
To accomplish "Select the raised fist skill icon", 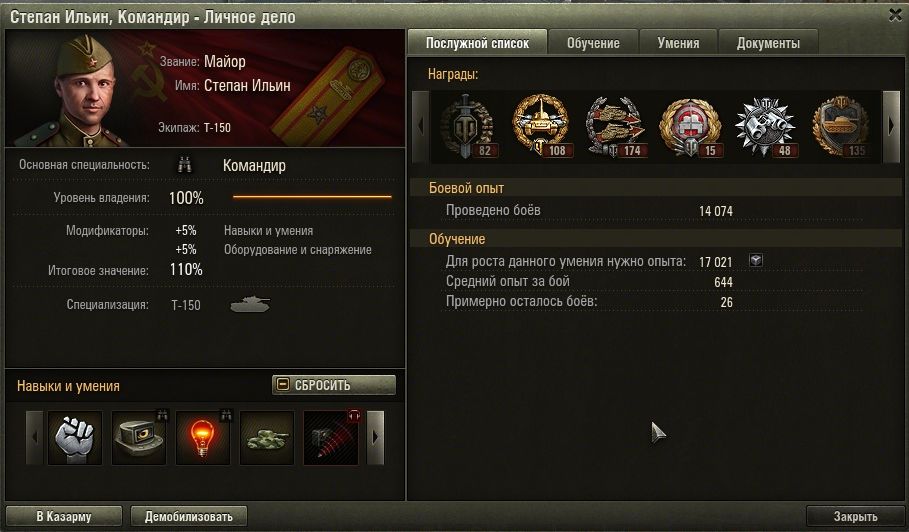I will [74, 438].
